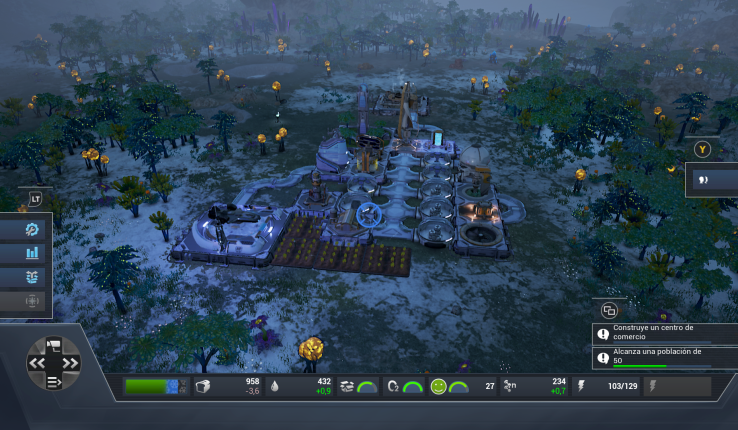The width and height of the screenshot is (738, 430).
Task: Click the nanites resource cube icon
Action: [x=204, y=386]
